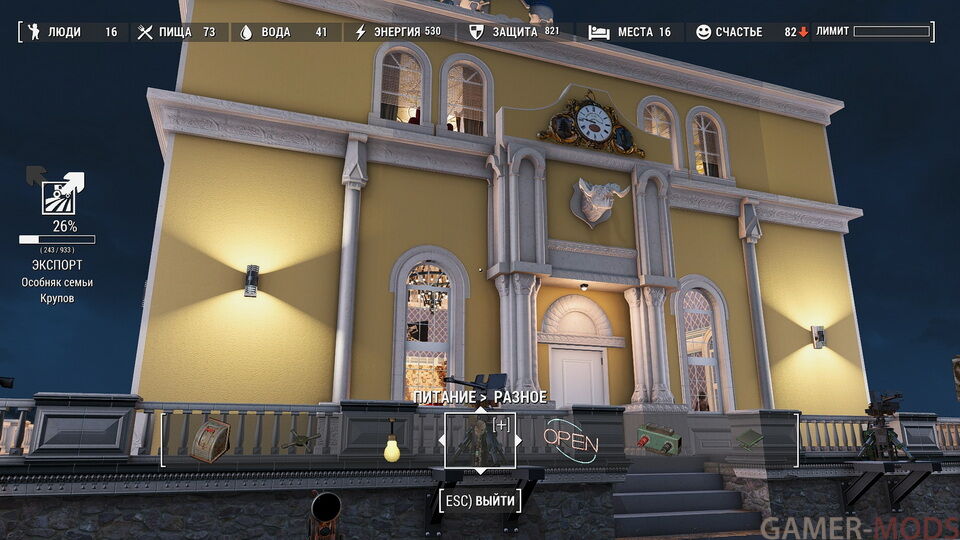Screen dimensions: 960x540
Task: Click the highlighted item in the white selection frame
Action: pyautogui.click(x=480, y=441)
